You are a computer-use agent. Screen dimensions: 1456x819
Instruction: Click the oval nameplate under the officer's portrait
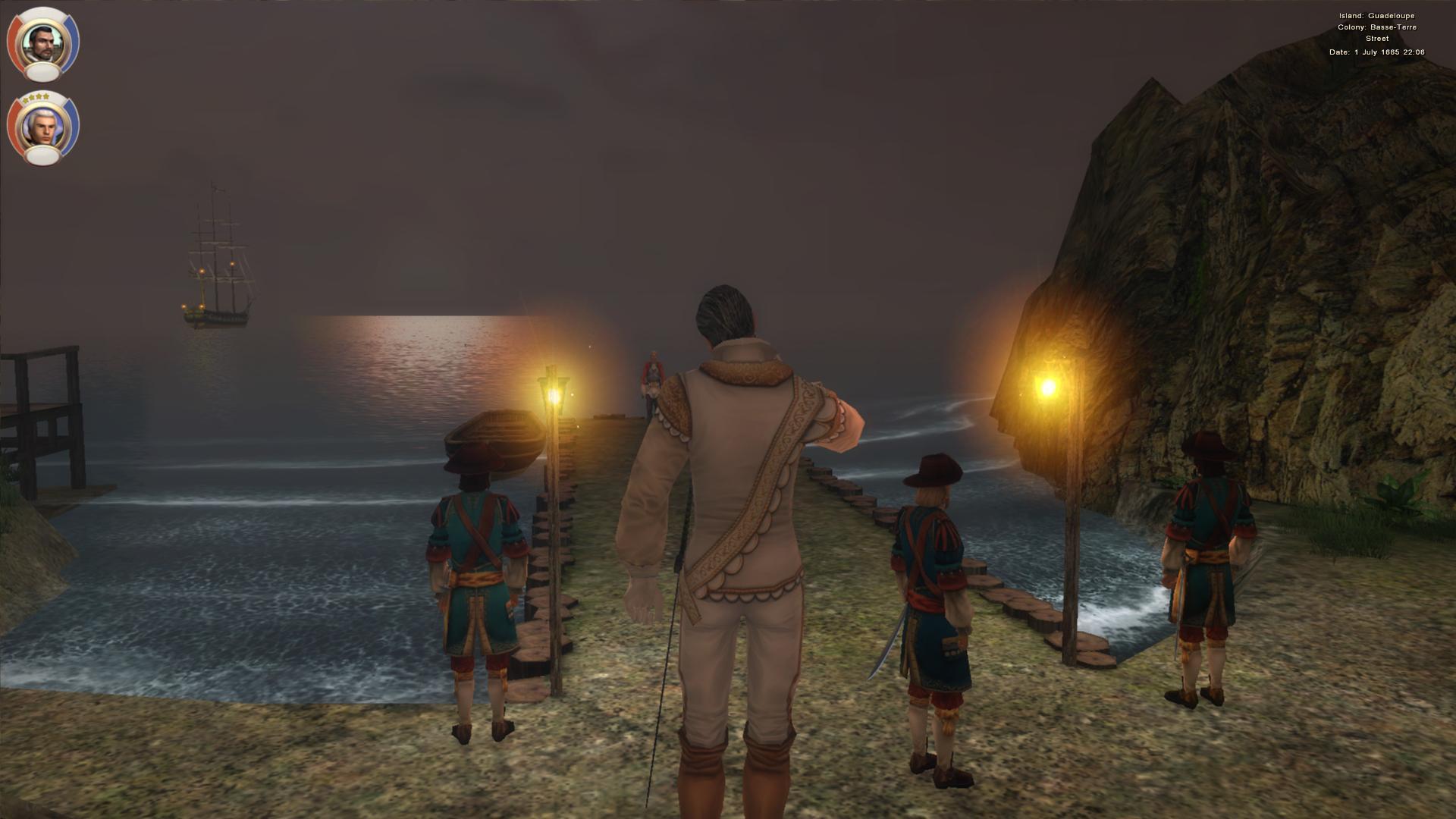pos(43,154)
